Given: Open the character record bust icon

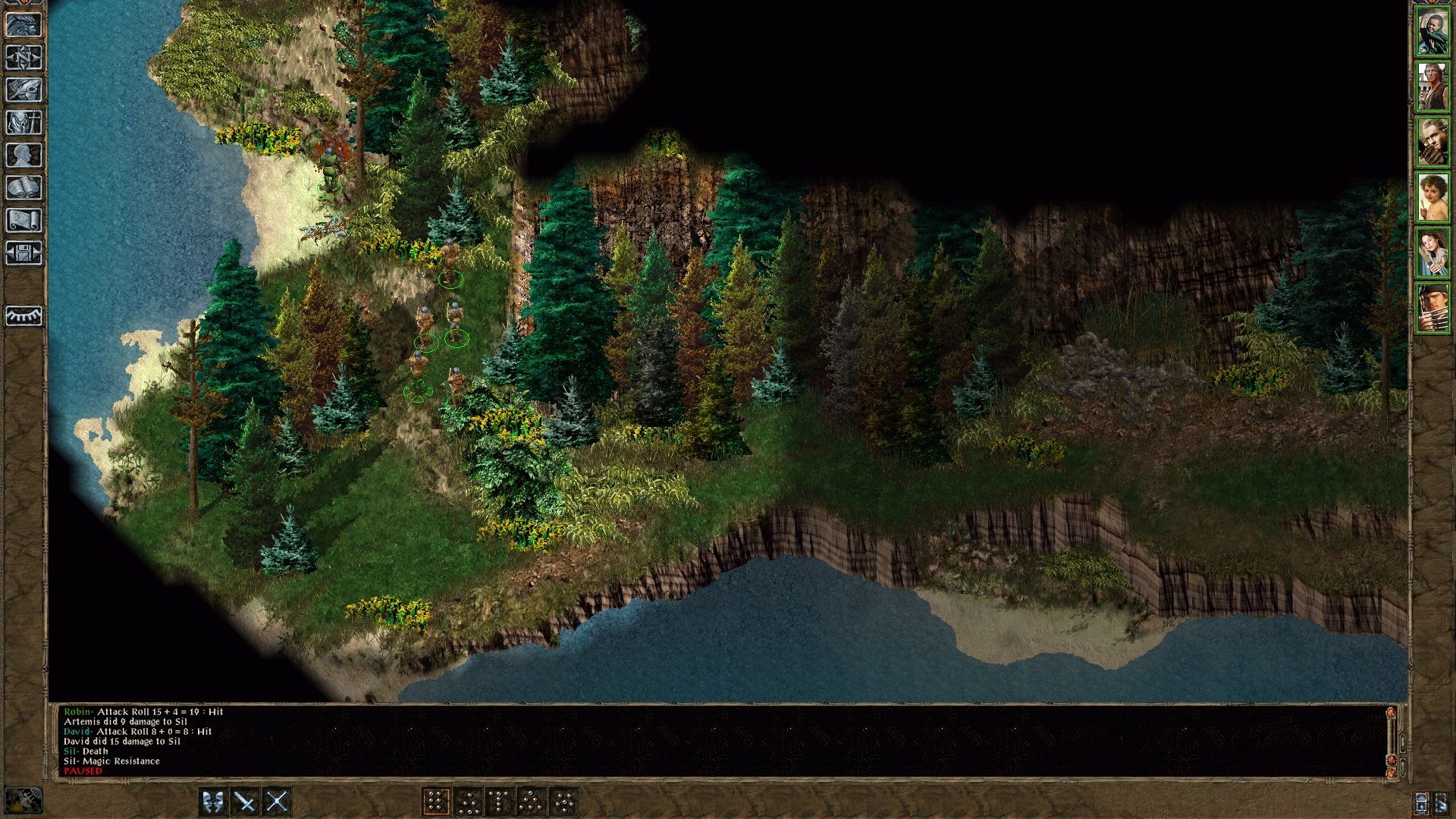Looking at the screenshot, I should 24,155.
